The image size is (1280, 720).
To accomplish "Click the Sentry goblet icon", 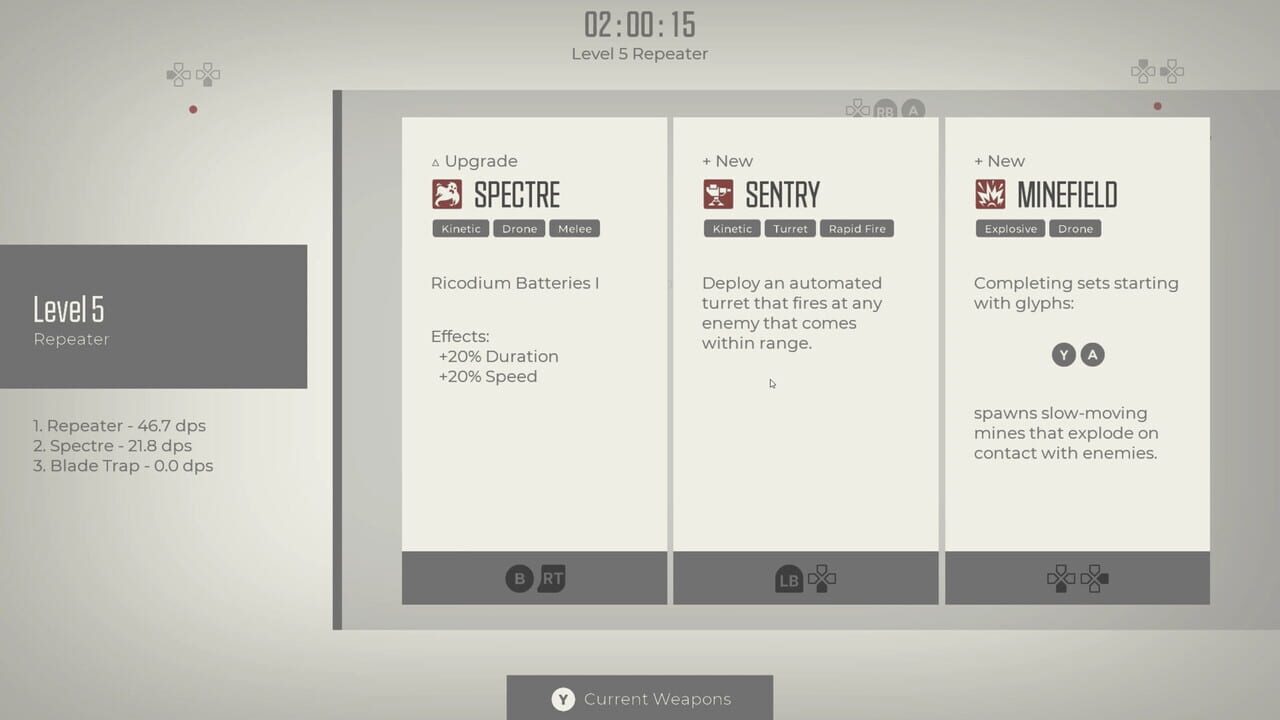I will (x=719, y=194).
